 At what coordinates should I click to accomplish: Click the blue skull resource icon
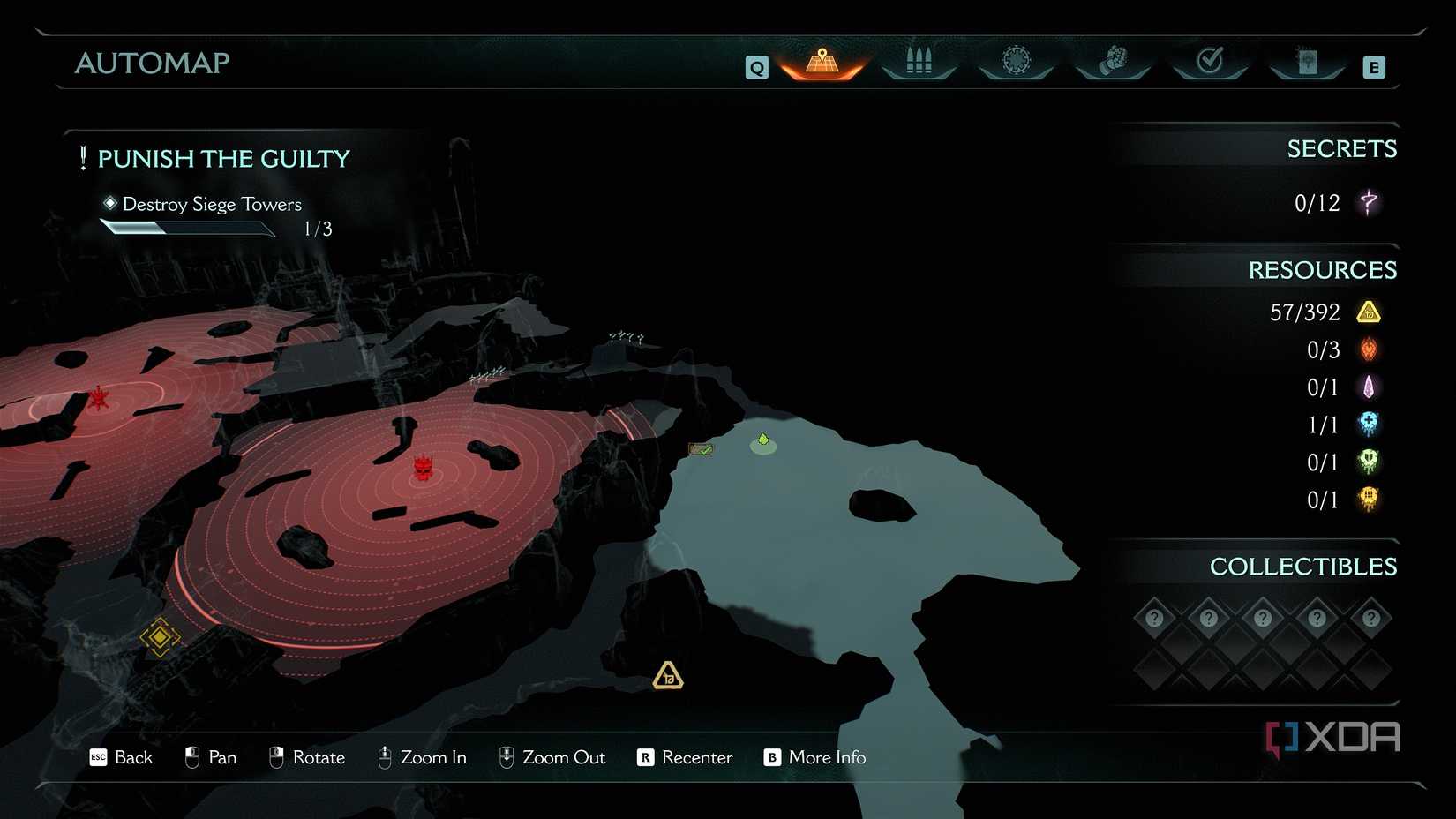coord(1369,425)
